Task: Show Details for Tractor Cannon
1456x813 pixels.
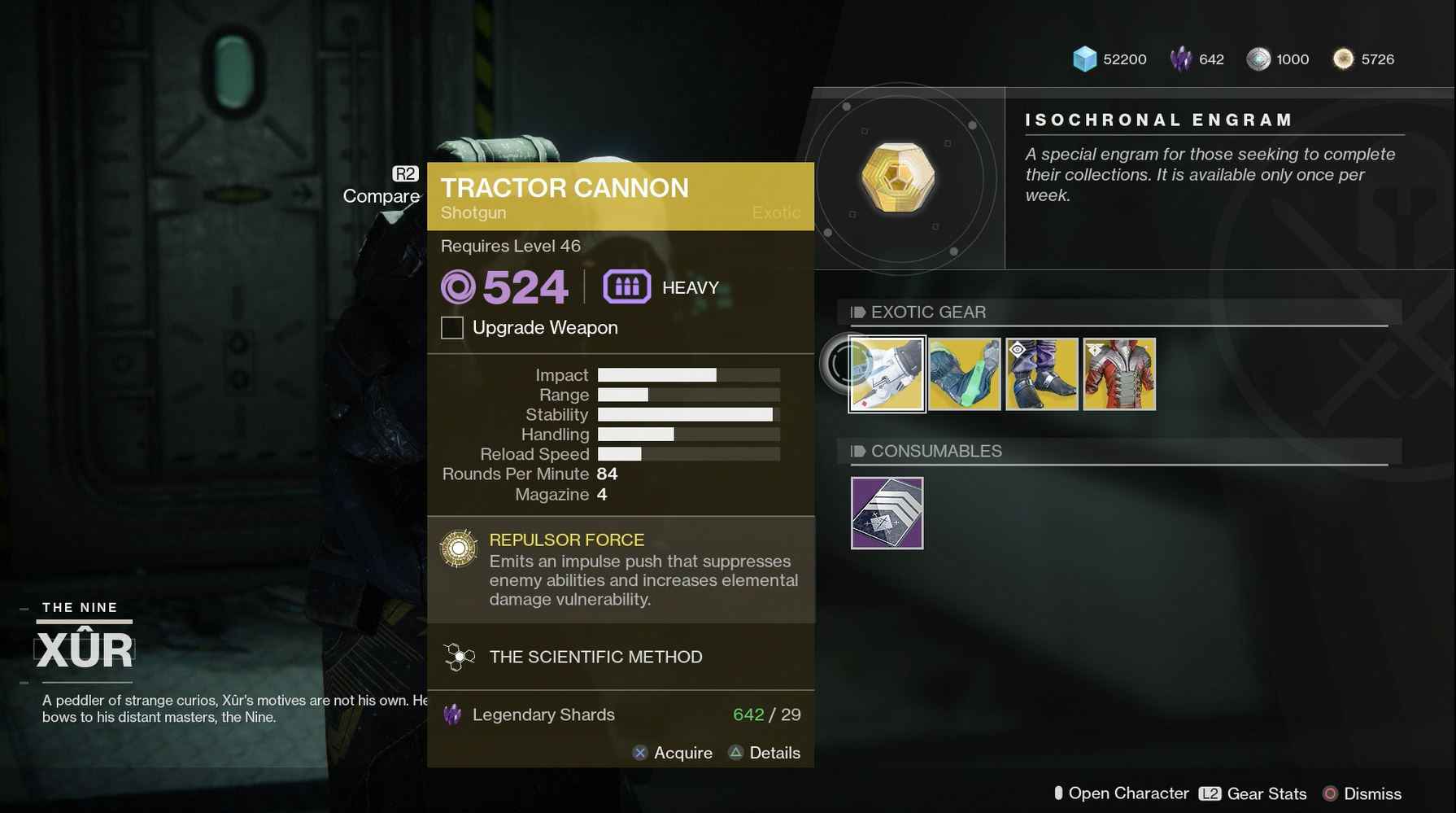Action: (x=765, y=753)
